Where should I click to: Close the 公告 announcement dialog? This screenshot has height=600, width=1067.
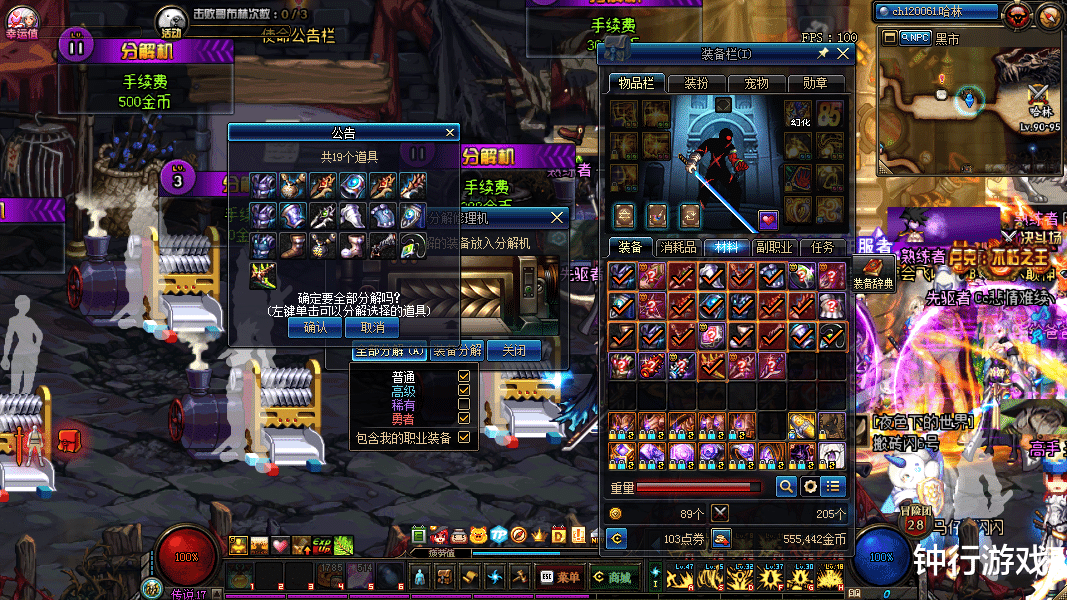(451, 132)
